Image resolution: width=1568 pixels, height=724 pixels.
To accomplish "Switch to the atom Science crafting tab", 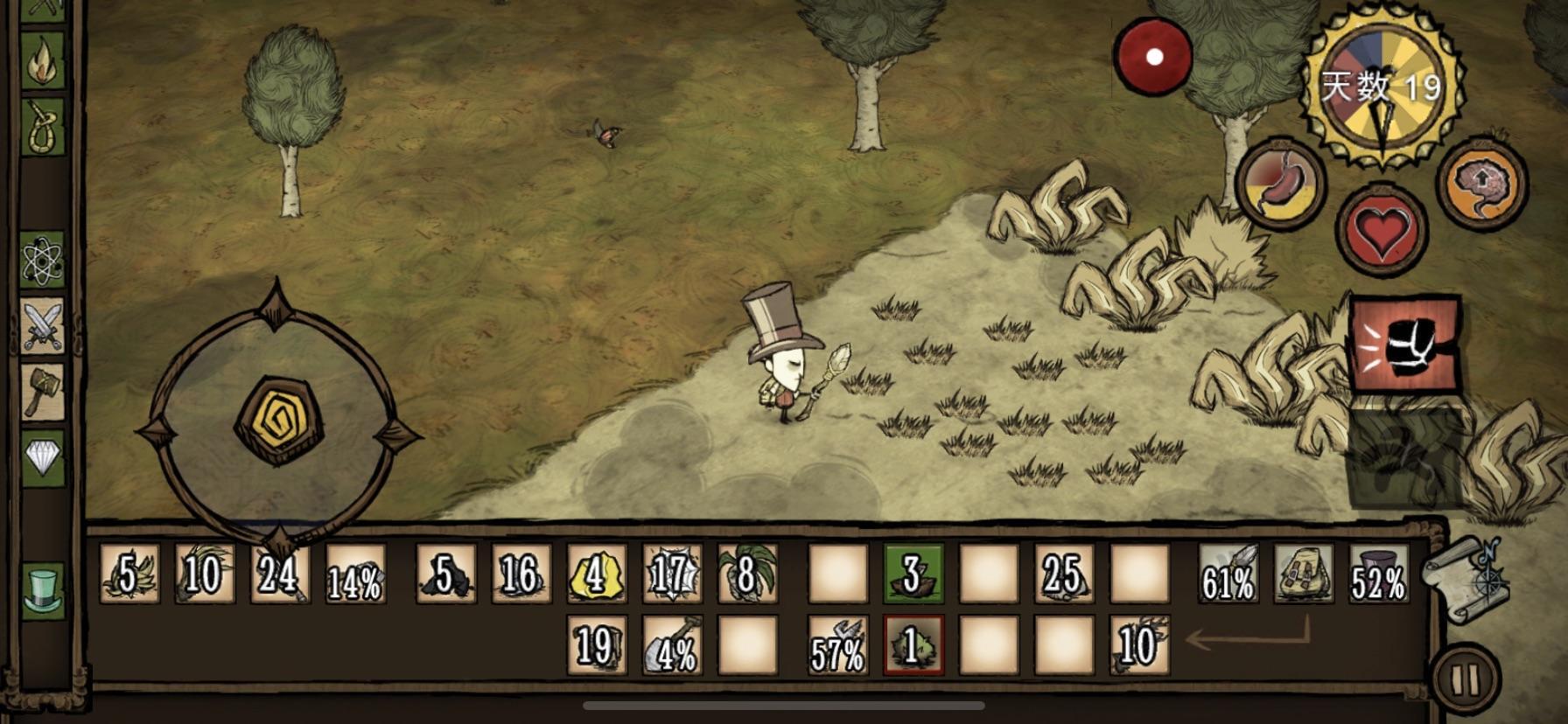I will pos(43,261).
